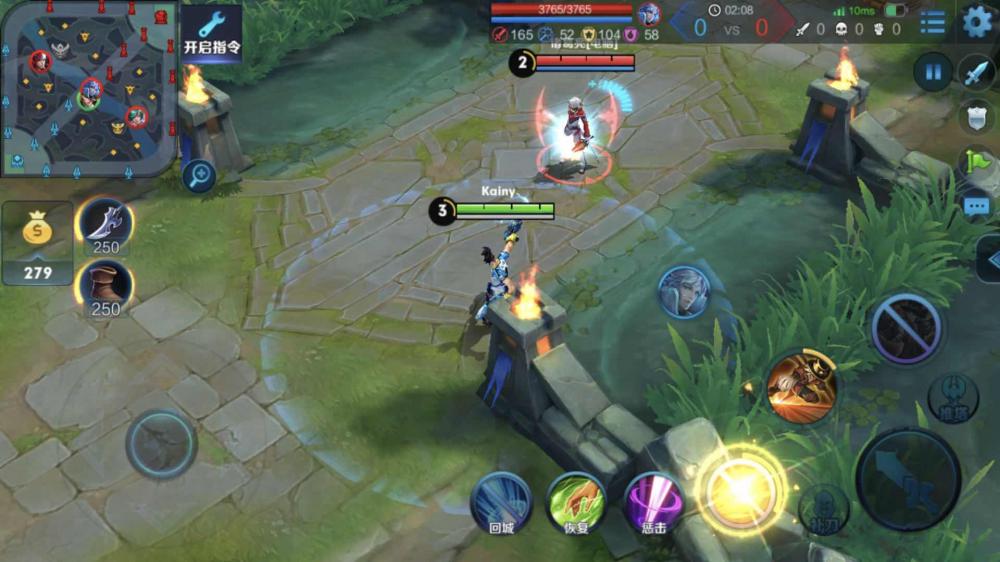
Task: Open the settings gear menu
Action: [977, 22]
